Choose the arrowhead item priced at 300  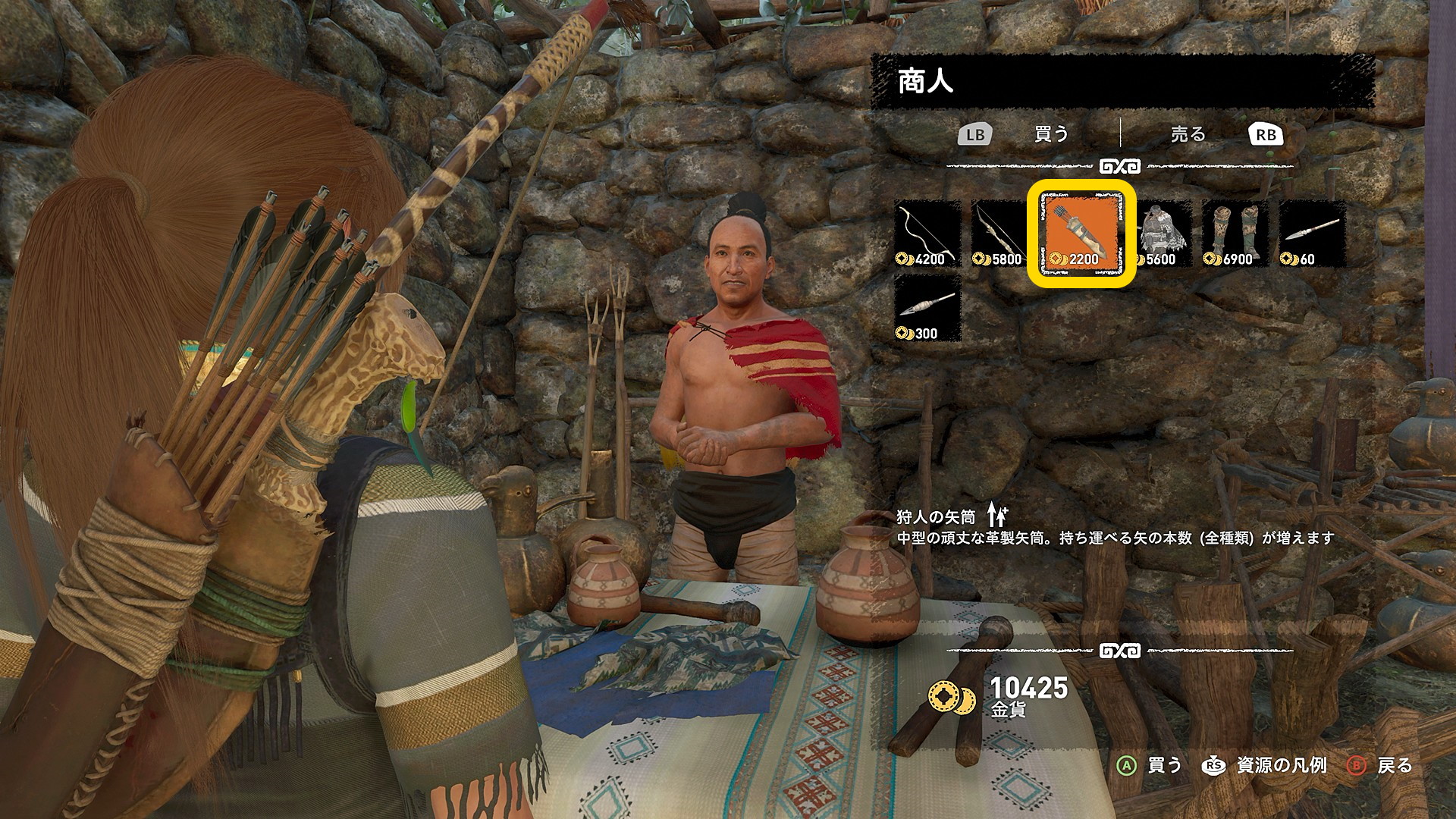click(x=927, y=308)
